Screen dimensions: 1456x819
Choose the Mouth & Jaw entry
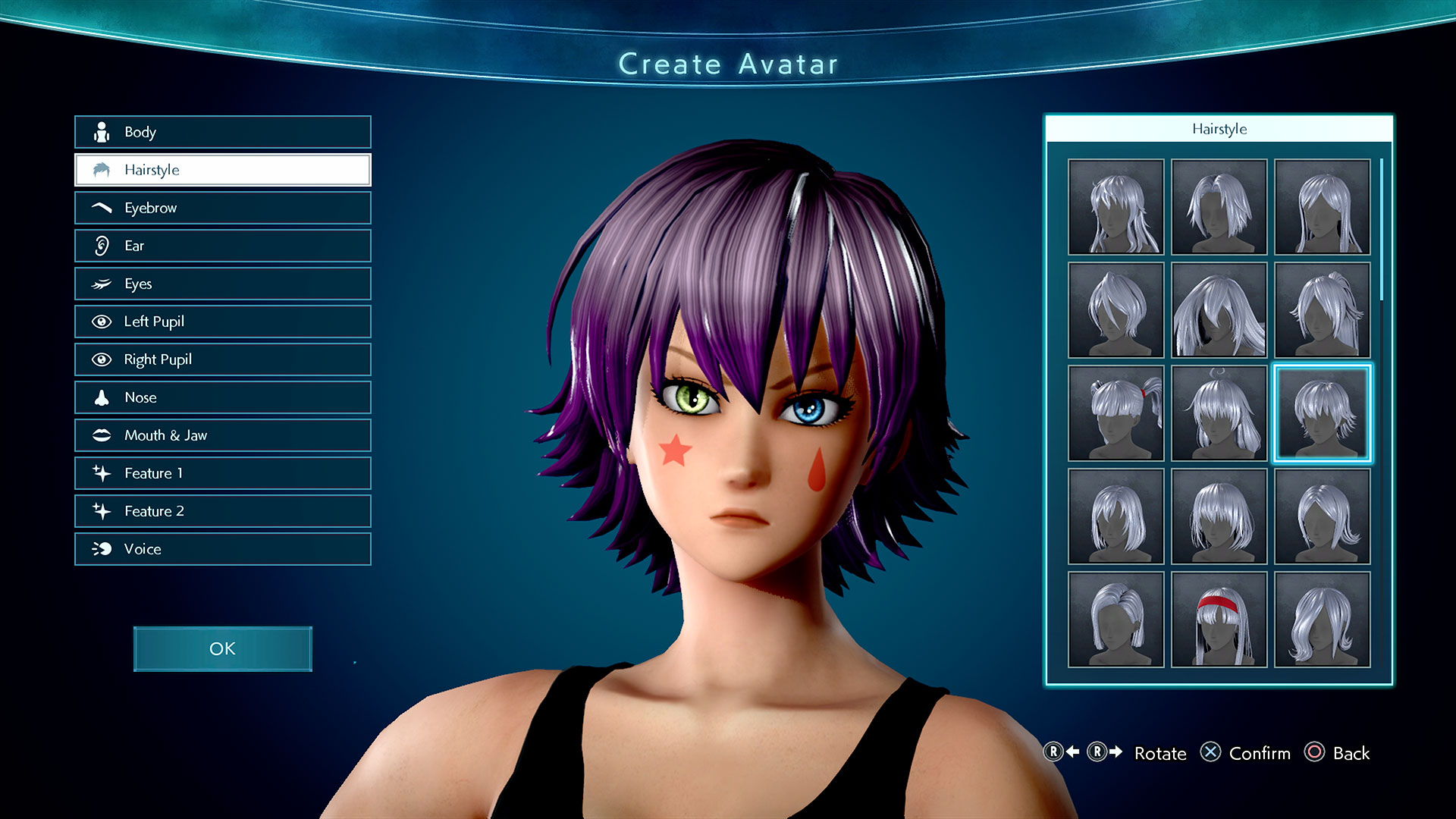click(222, 435)
